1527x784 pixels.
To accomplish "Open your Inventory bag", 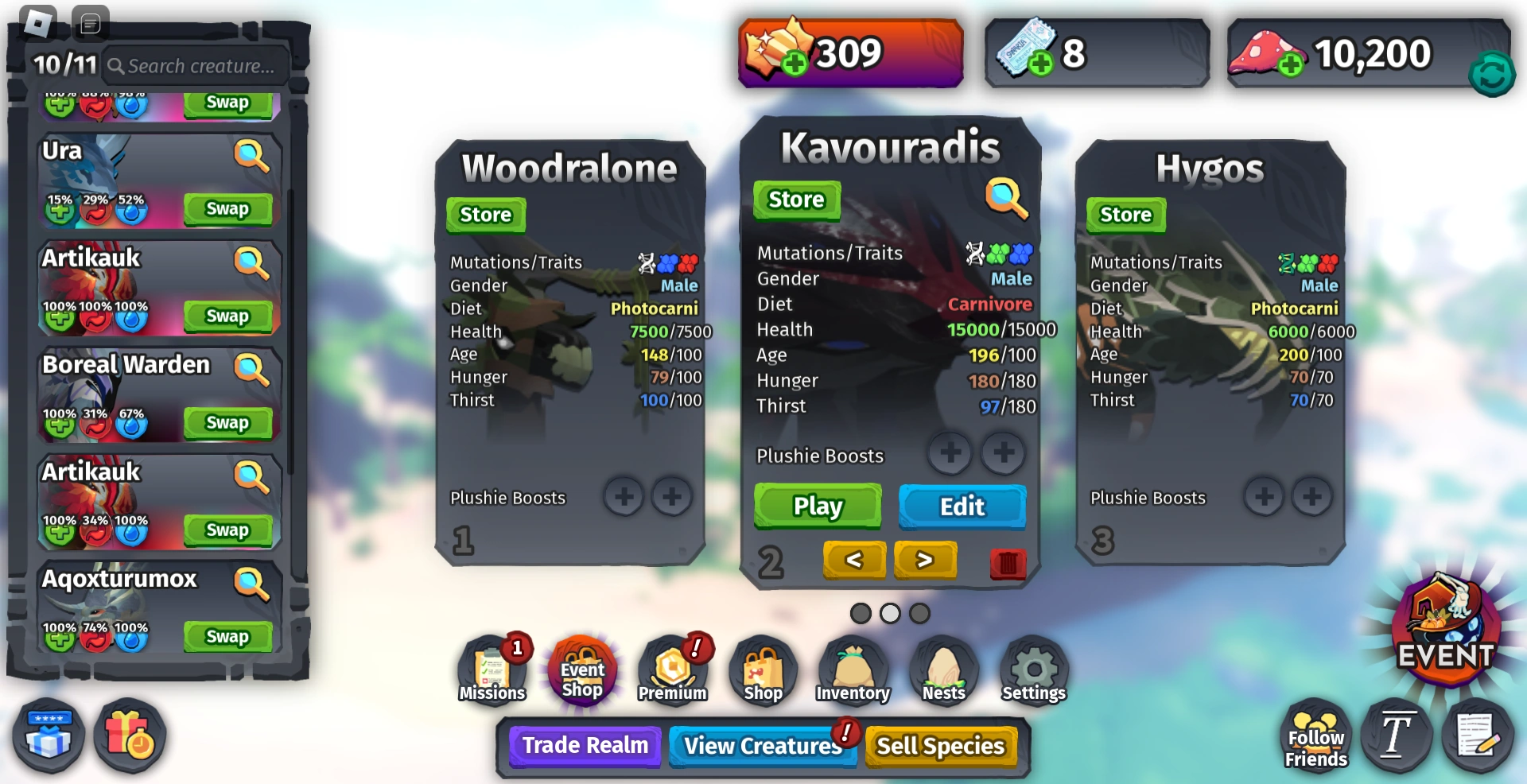I will point(852,670).
